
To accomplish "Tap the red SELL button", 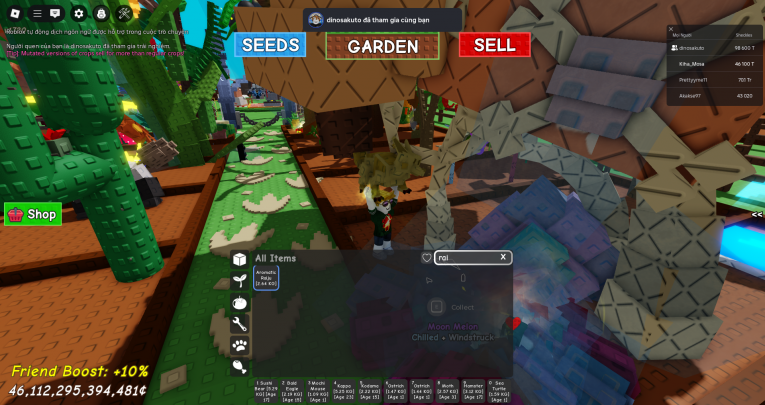I will coord(494,45).
